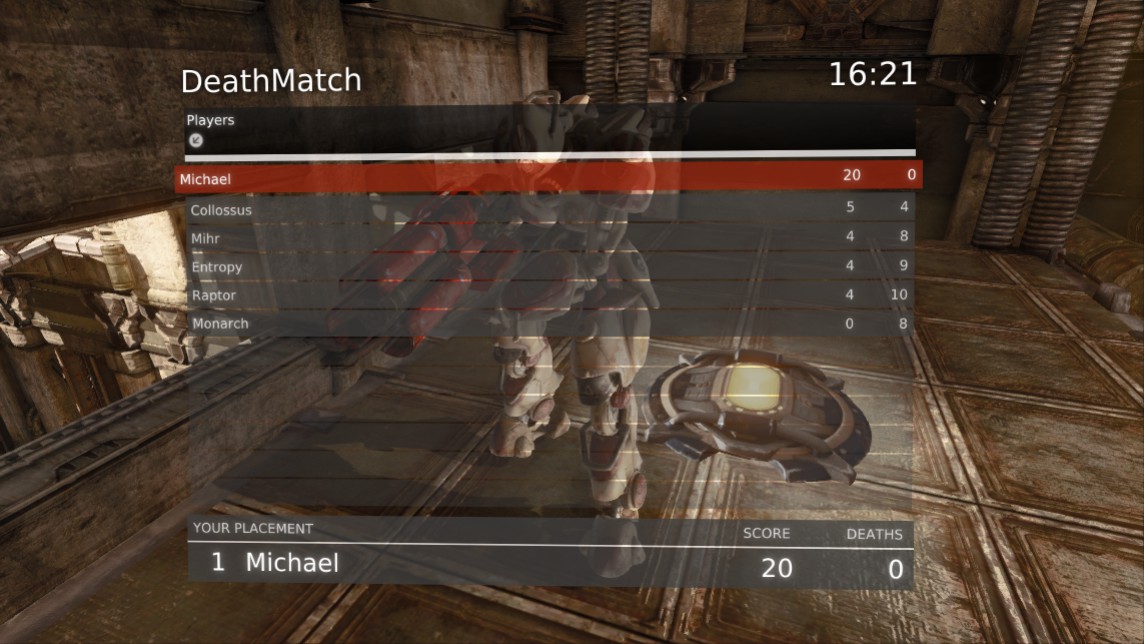Image resolution: width=1144 pixels, height=644 pixels.
Task: Select Michael's highlighted scoreboard row
Action: [548, 177]
